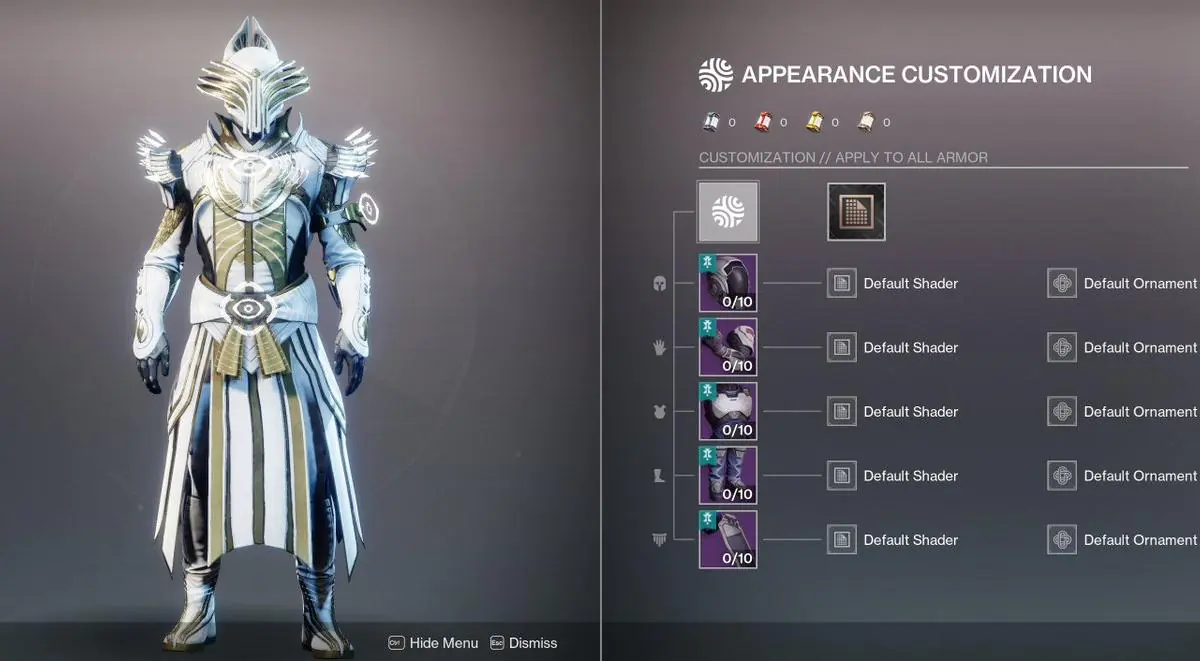Open the apply-to-all shader square slot
Viewport: 1200px width, 661px height.
coord(856,211)
